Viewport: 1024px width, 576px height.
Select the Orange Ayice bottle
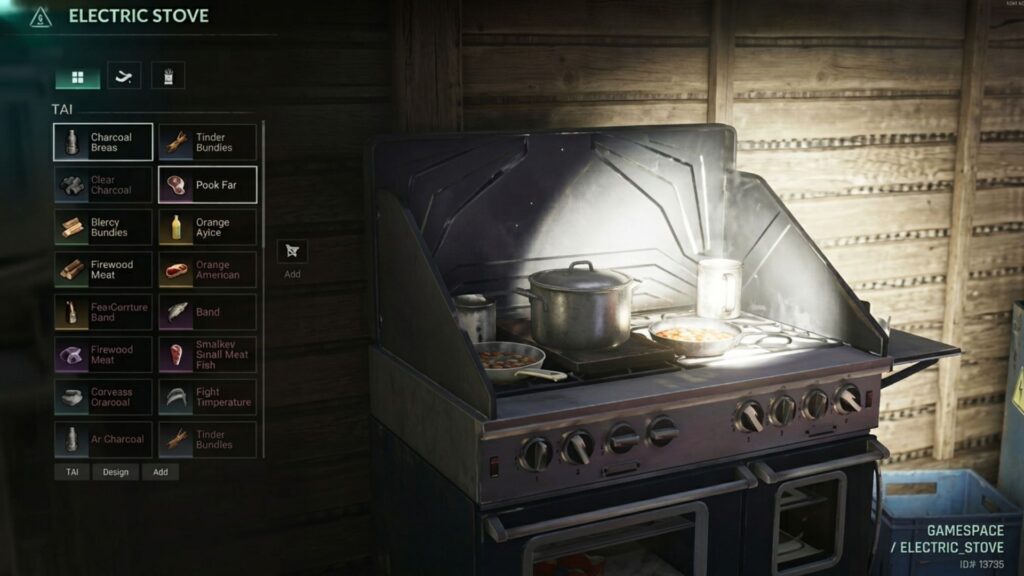tap(207, 227)
